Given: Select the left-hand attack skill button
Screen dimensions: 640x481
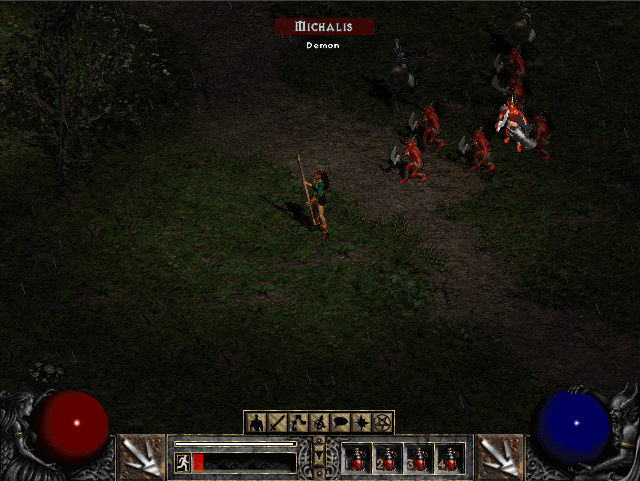Looking at the screenshot, I should [141, 457].
